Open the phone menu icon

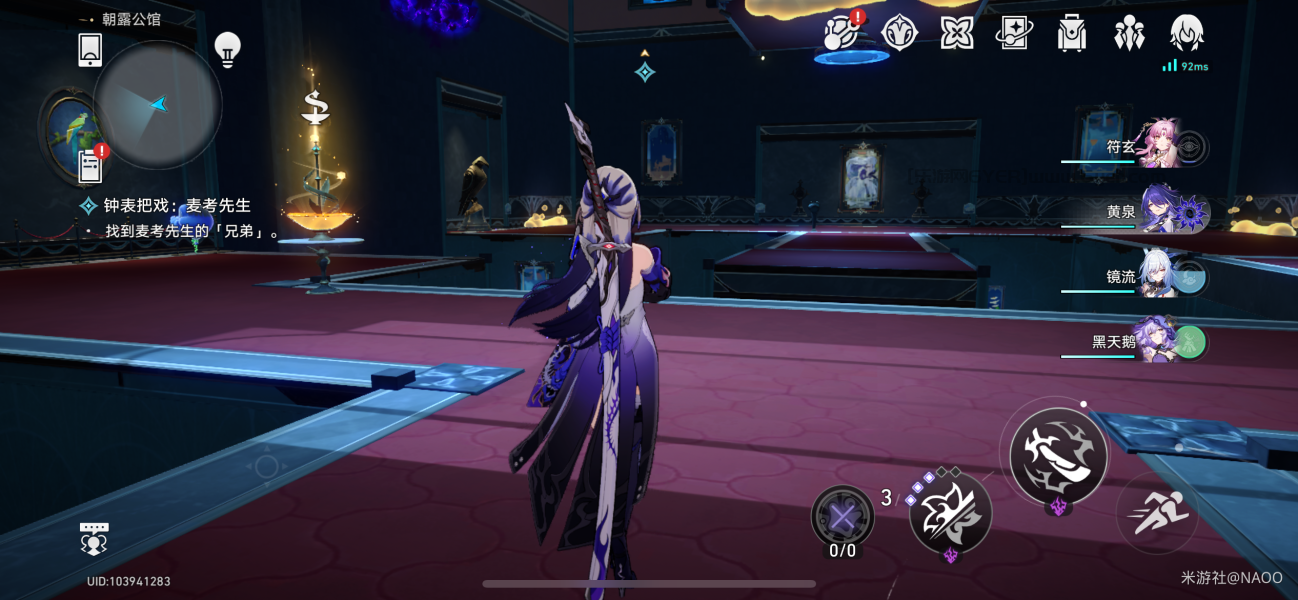click(90, 49)
